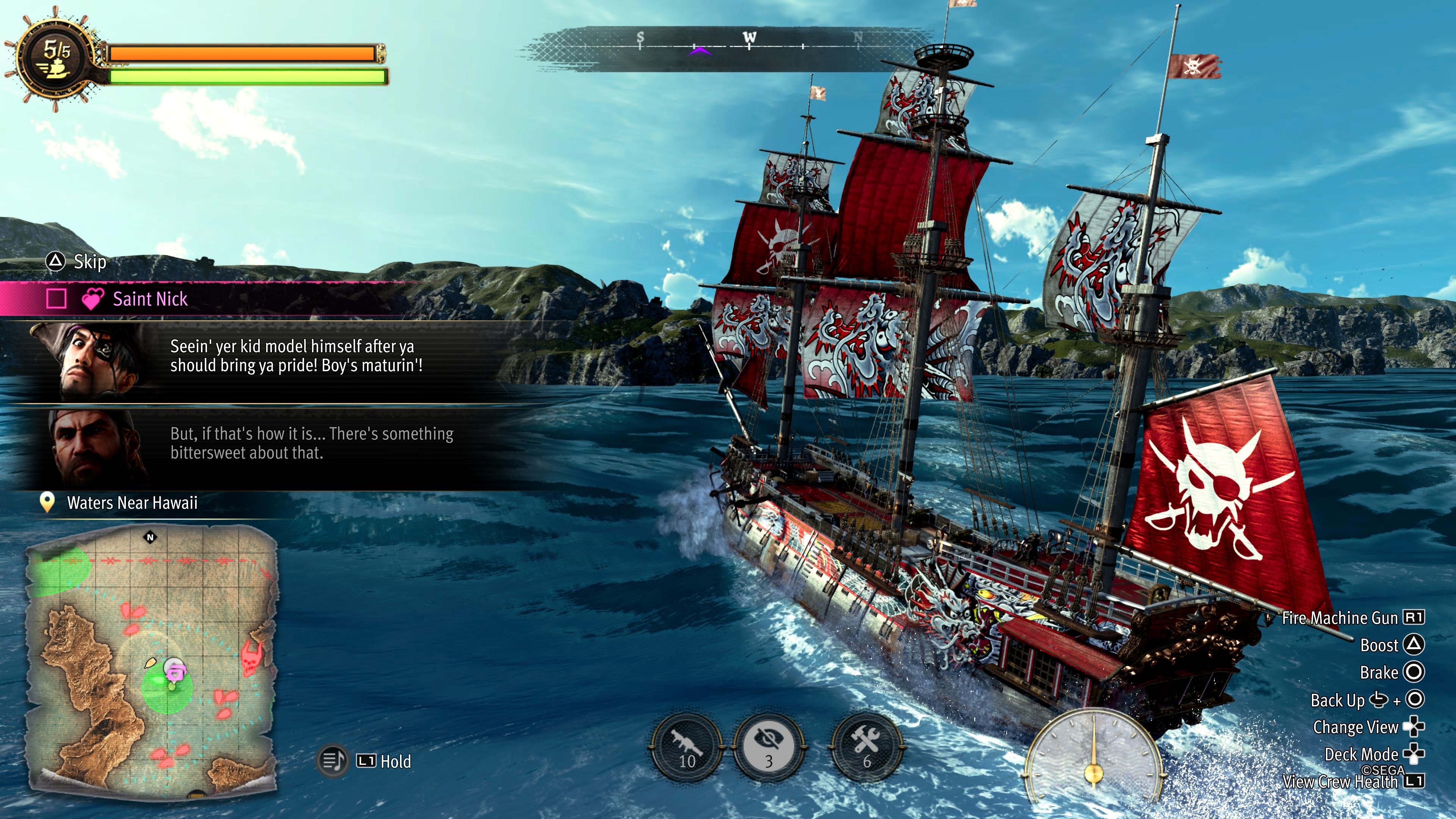Select the rocket launcher ammo slot
The height and width of the screenshot is (819, 1456).
click(x=687, y=747)
